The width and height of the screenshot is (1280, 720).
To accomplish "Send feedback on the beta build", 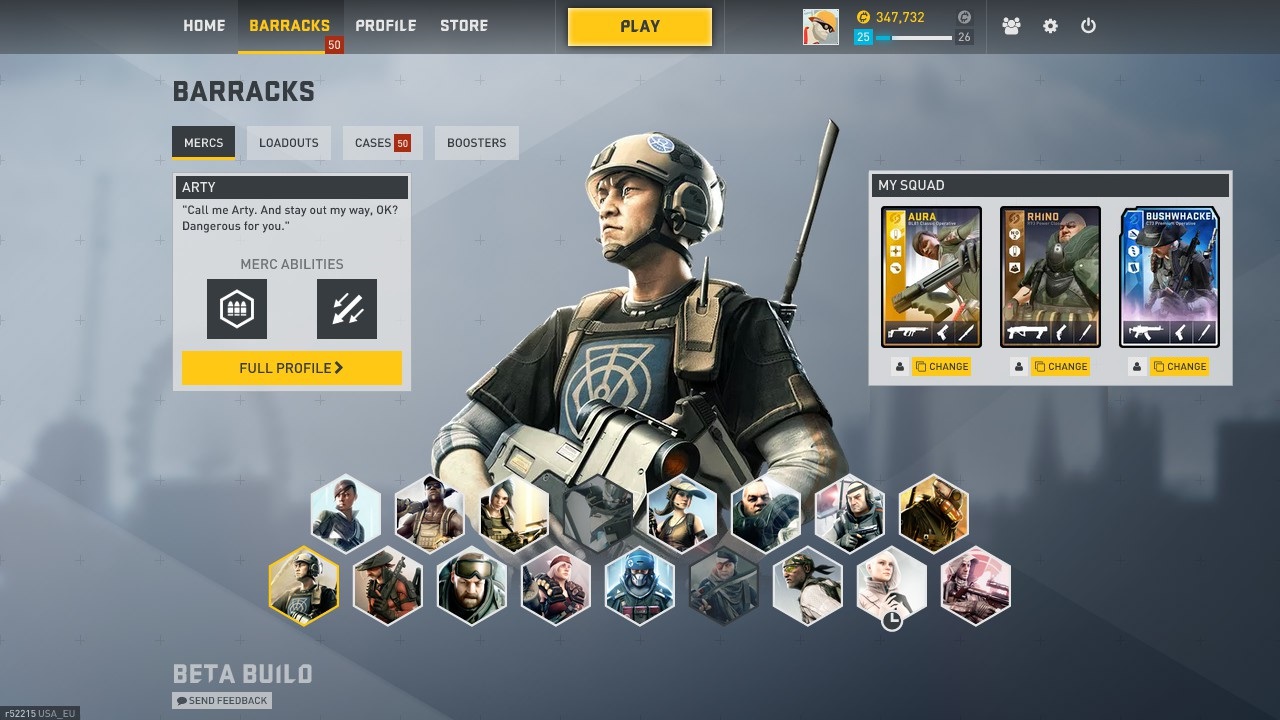I will click(x=222, y=701).
